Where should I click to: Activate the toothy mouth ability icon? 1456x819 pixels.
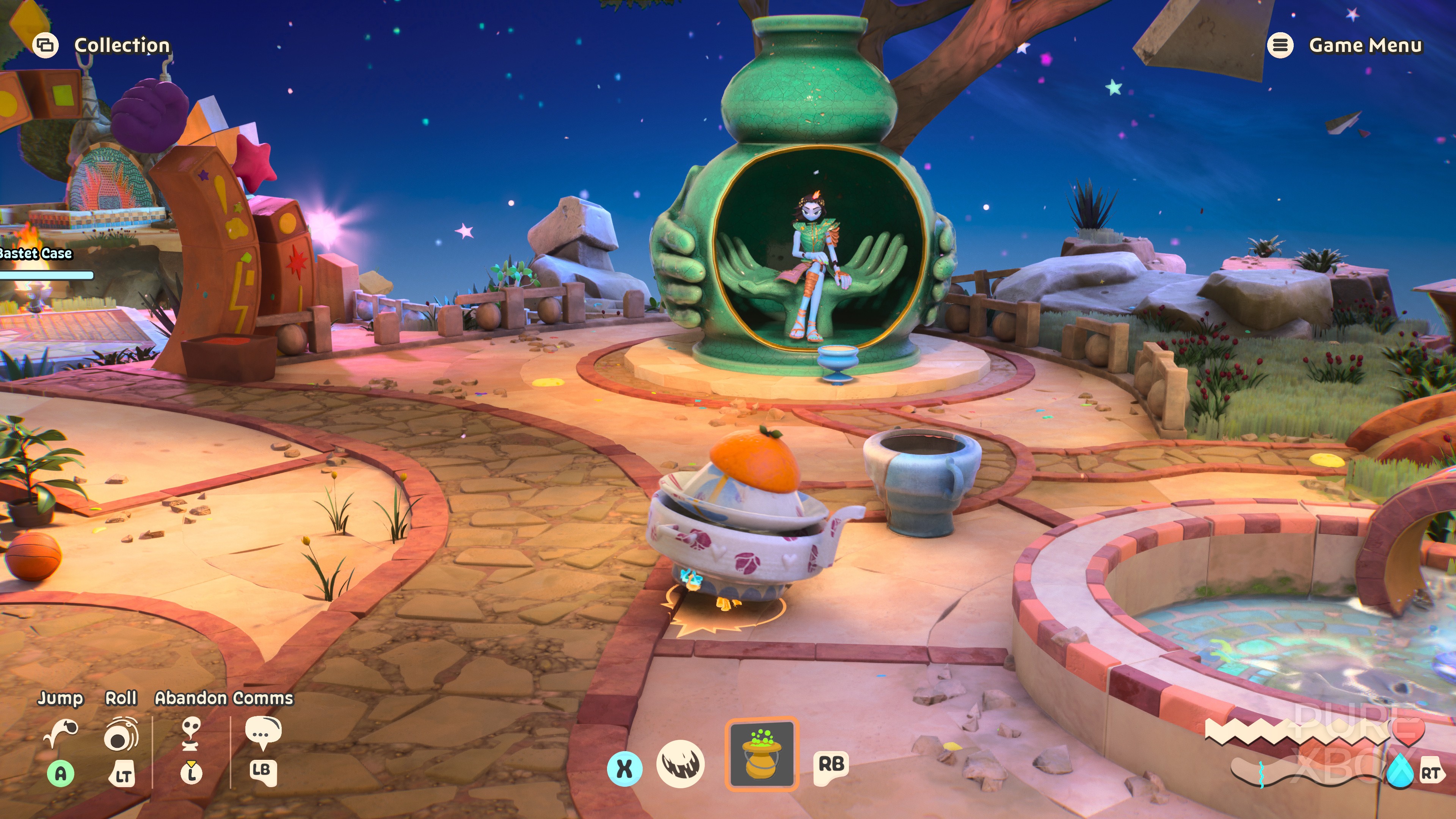tap(681, 764)
